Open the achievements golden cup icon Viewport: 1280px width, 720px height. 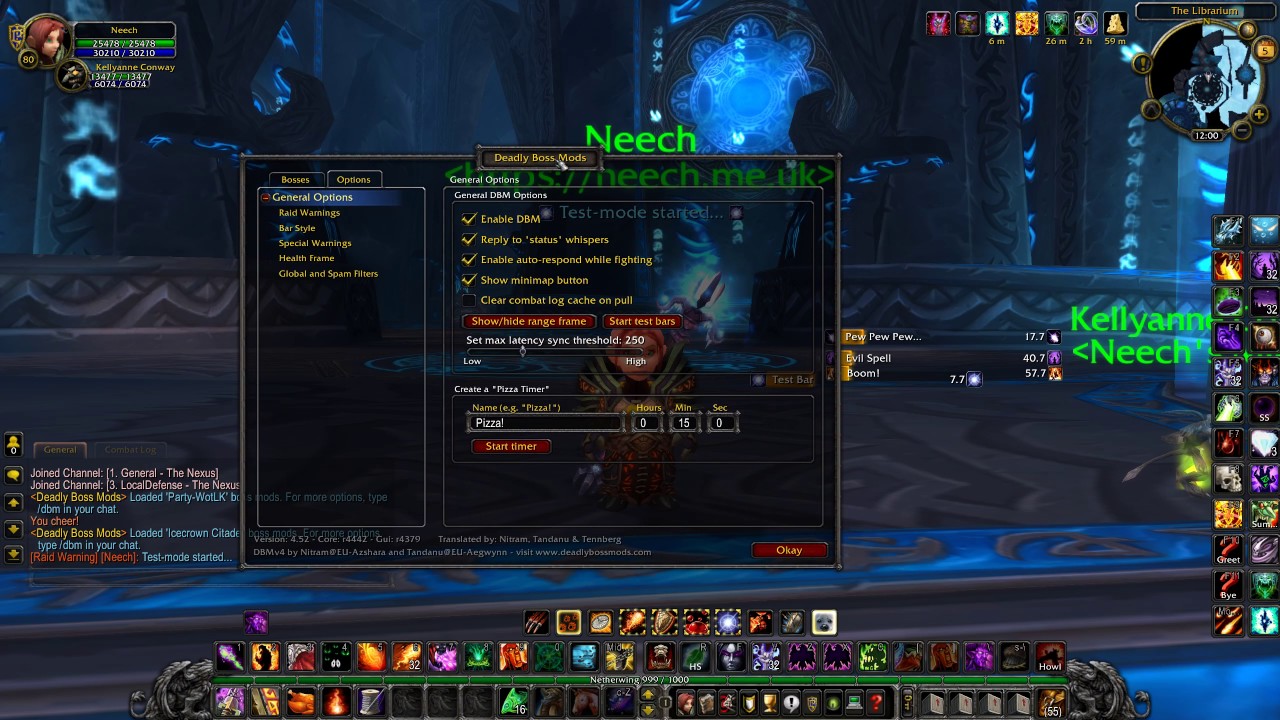pos(768,703)
